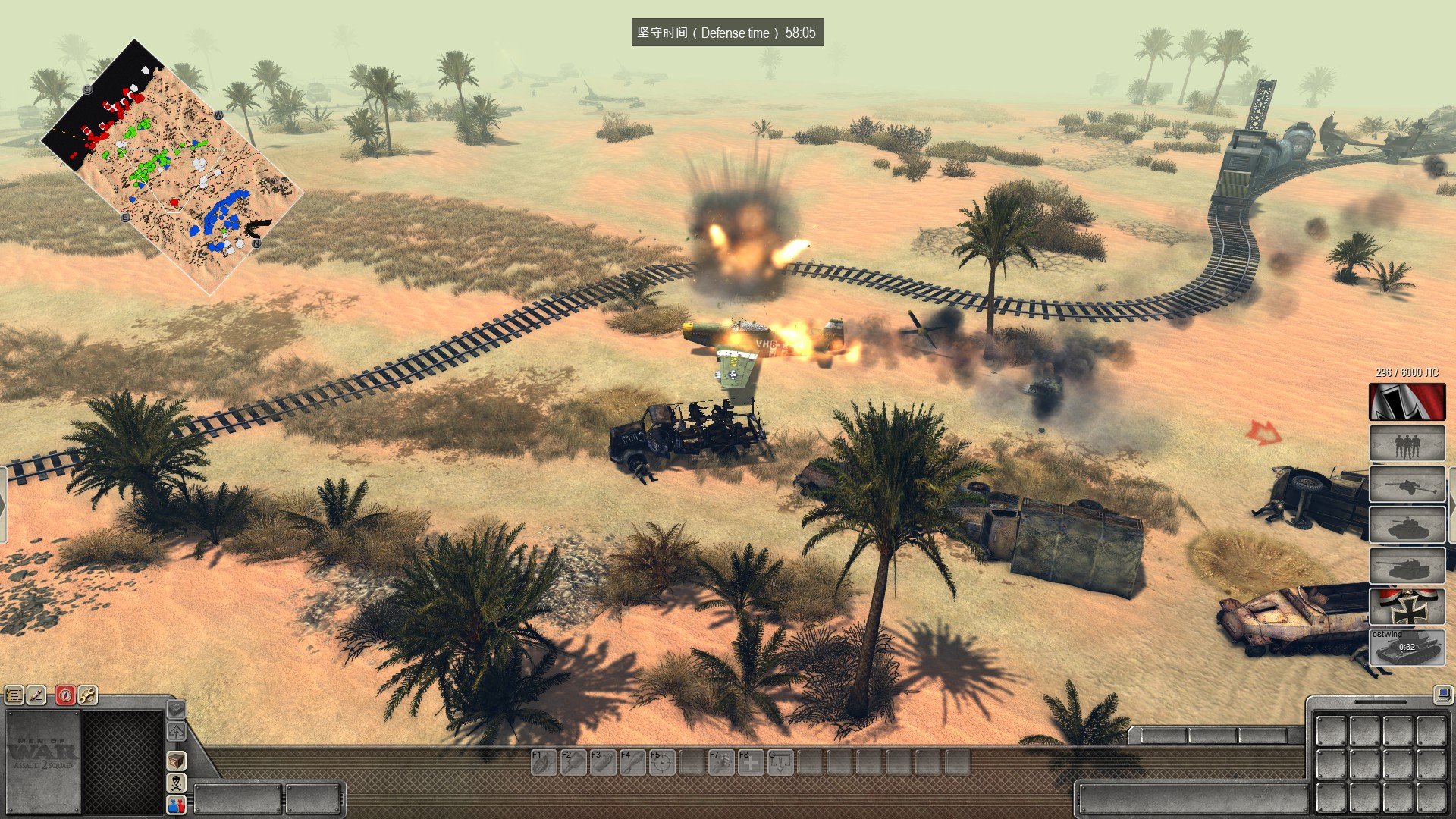Open the wooden crate inventory button
The width and height of the screenshot is (1456, 819).
pos(176,760)
